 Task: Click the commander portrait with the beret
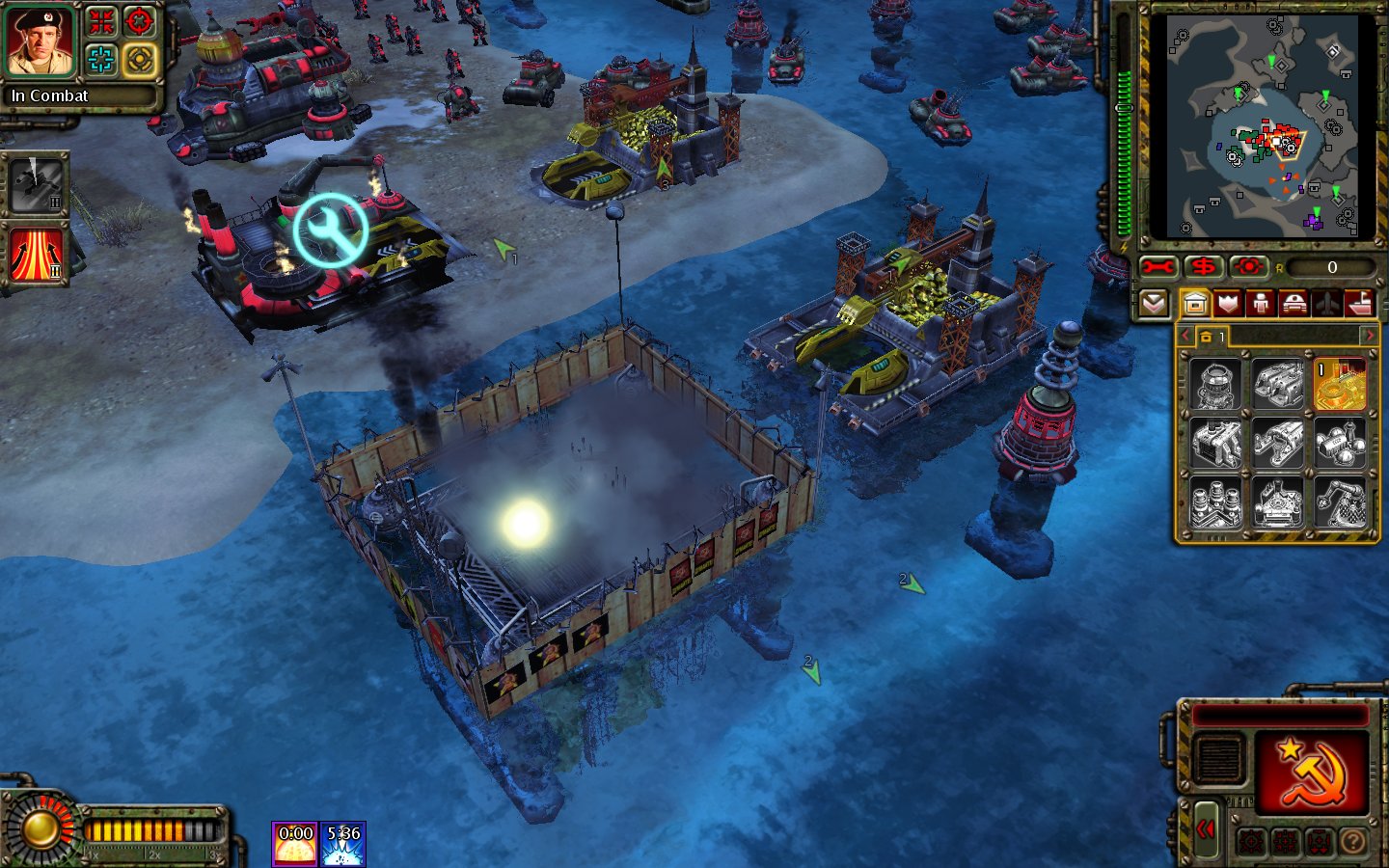tap(41, 41)
